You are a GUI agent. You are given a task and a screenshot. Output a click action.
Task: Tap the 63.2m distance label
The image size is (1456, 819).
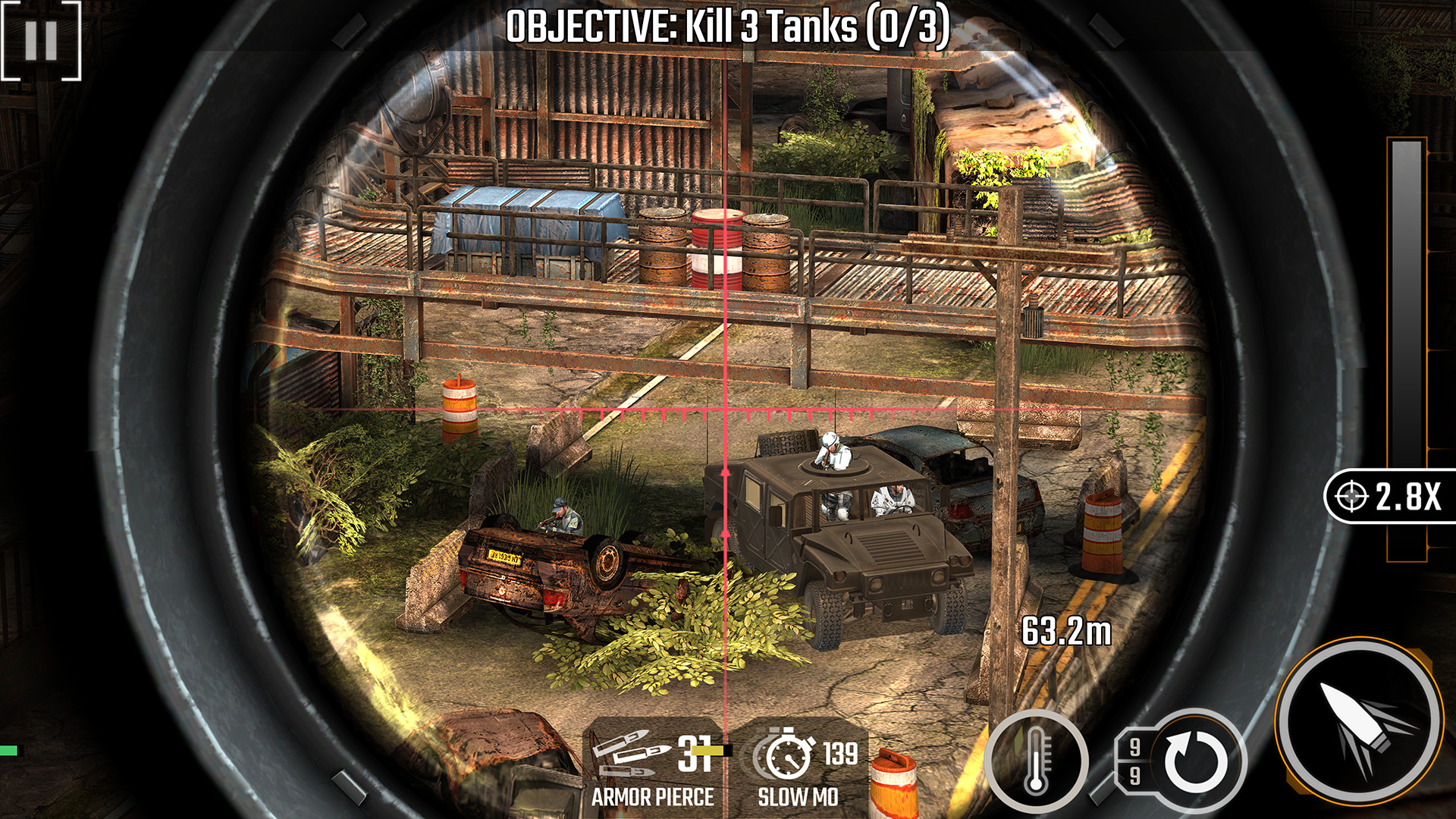1065,629
